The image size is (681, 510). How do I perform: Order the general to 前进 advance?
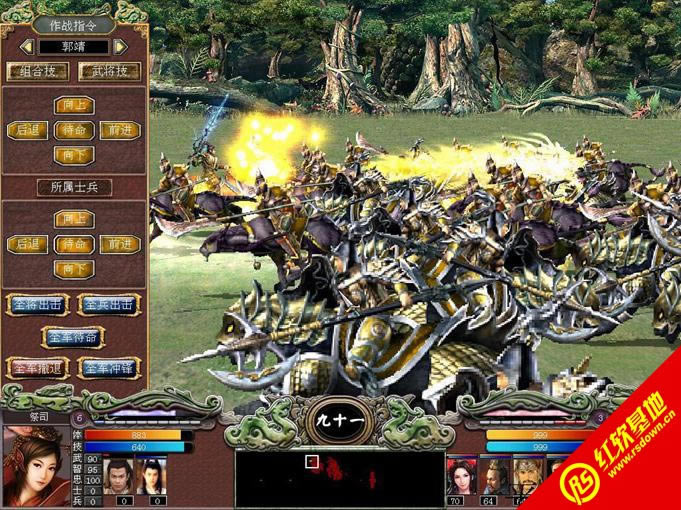pos(120,130)
